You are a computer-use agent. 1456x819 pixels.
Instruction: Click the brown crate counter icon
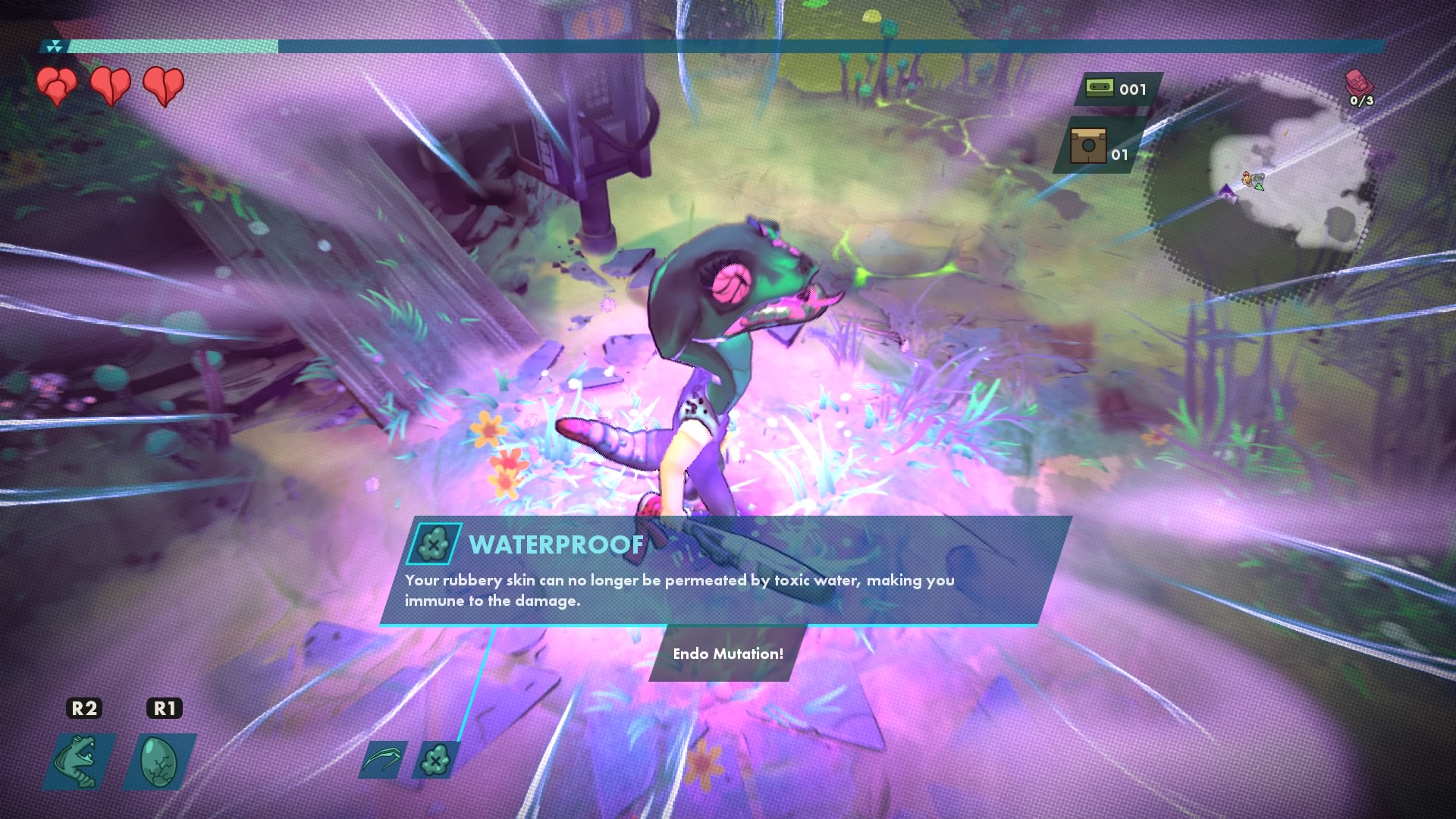(x=1087, y=146)
